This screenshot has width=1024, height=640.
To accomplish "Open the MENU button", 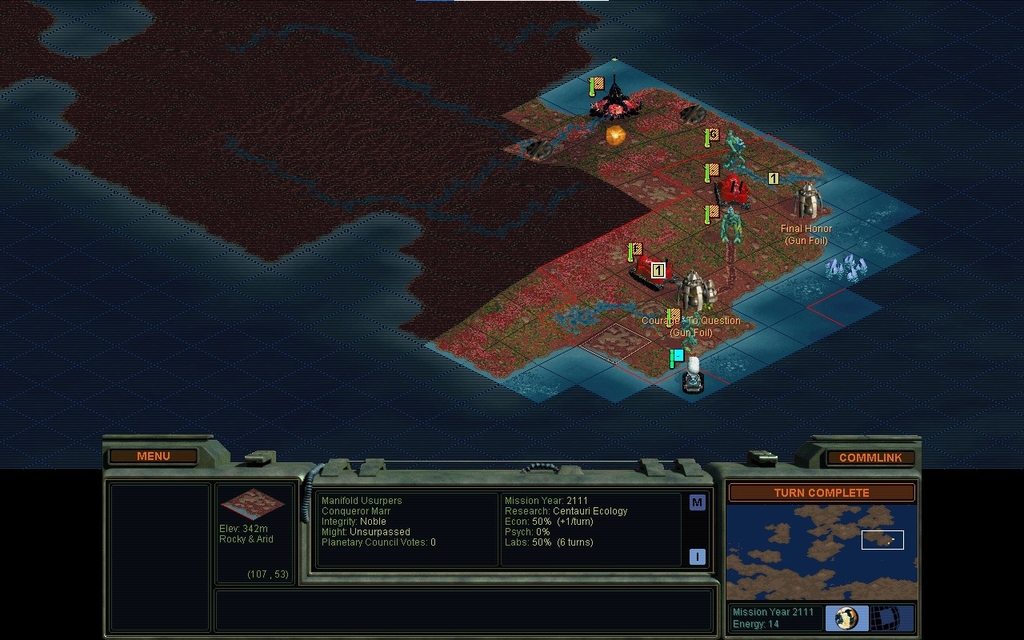I will (153, 457).
